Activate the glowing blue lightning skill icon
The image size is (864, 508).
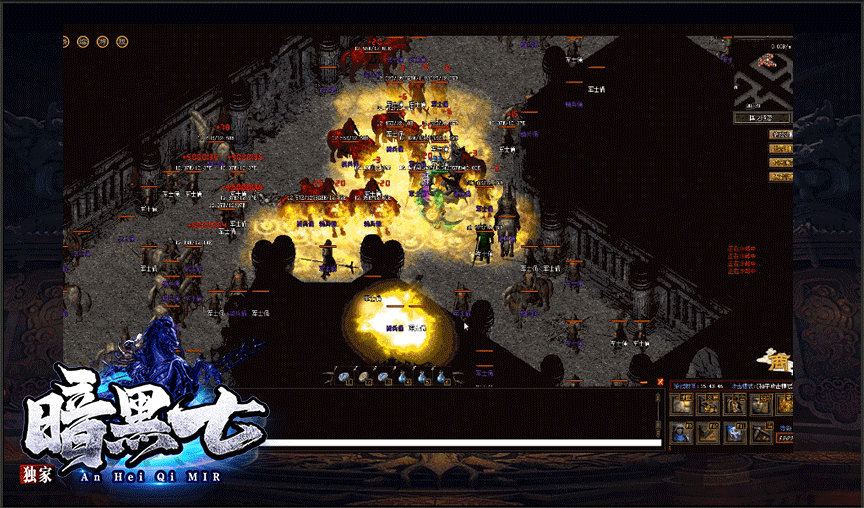click(734, 432)
